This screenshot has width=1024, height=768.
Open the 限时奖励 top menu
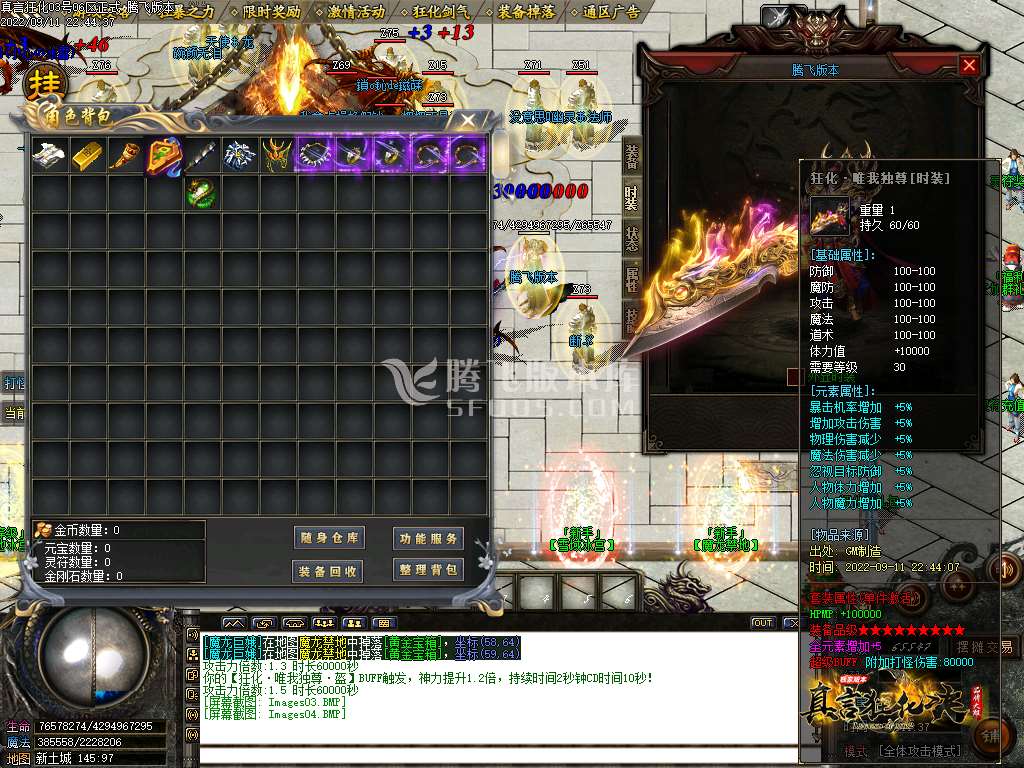point(272,12)
